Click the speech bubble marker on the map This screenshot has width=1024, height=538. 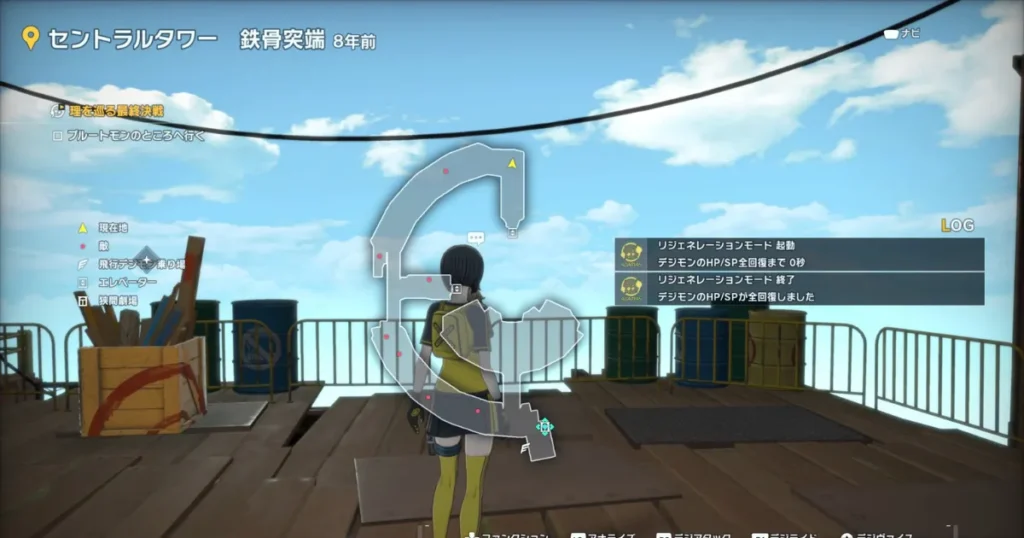pyautogui.click(x=476, y=238)
